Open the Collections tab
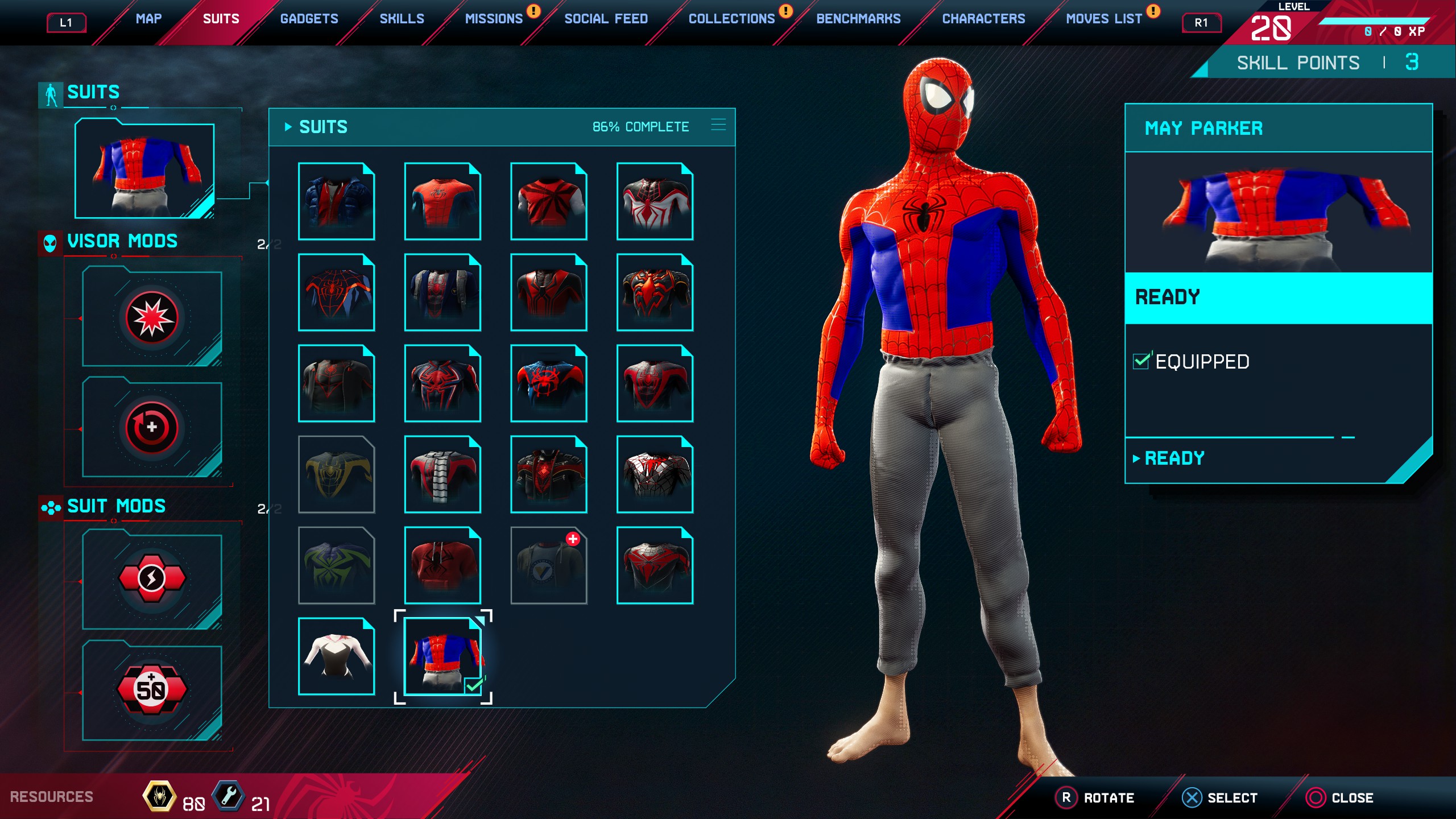This screenshot has width=1456, height=819. click(731, 19)
